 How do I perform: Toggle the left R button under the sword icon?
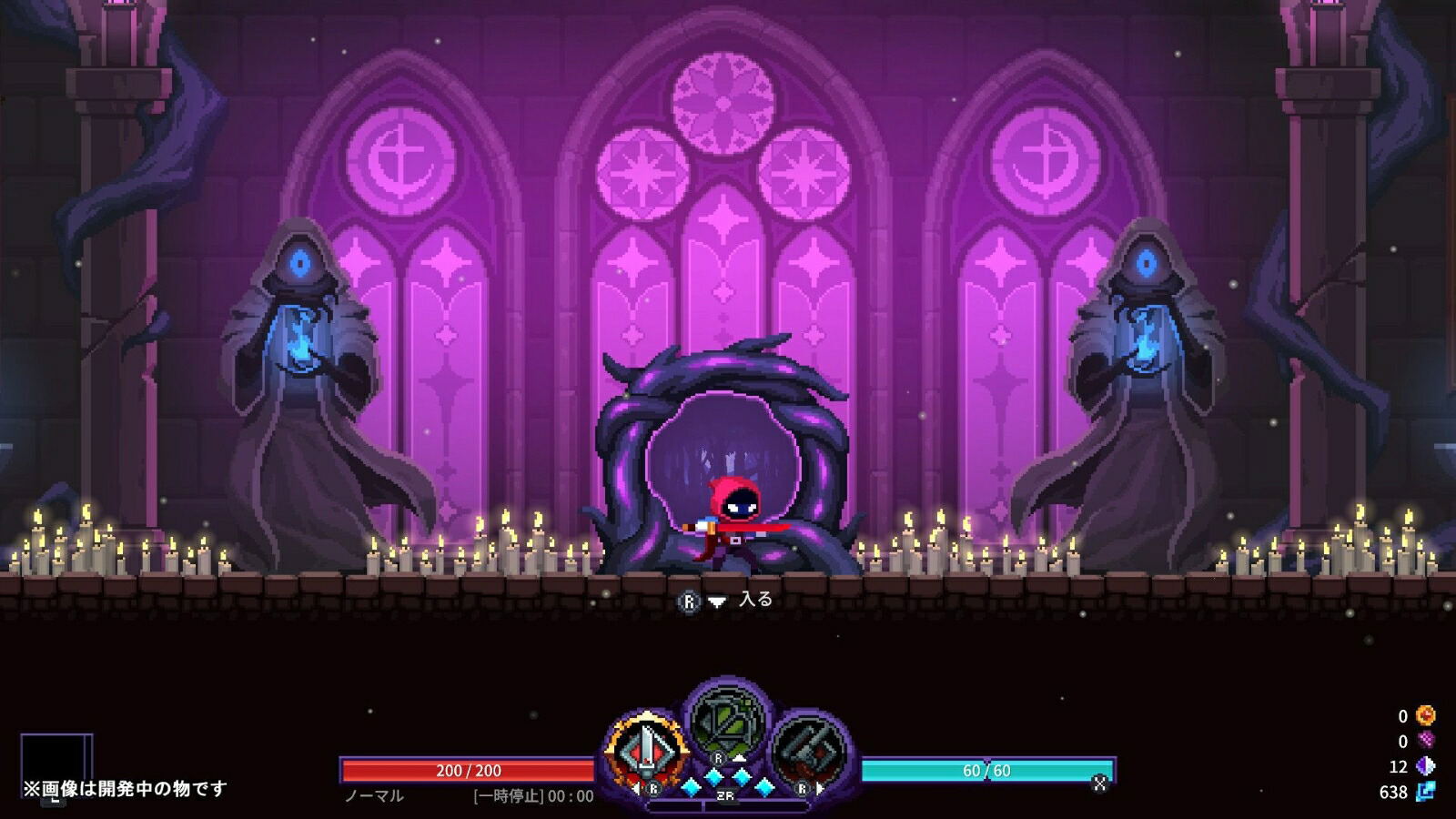[x=654, y=790]
